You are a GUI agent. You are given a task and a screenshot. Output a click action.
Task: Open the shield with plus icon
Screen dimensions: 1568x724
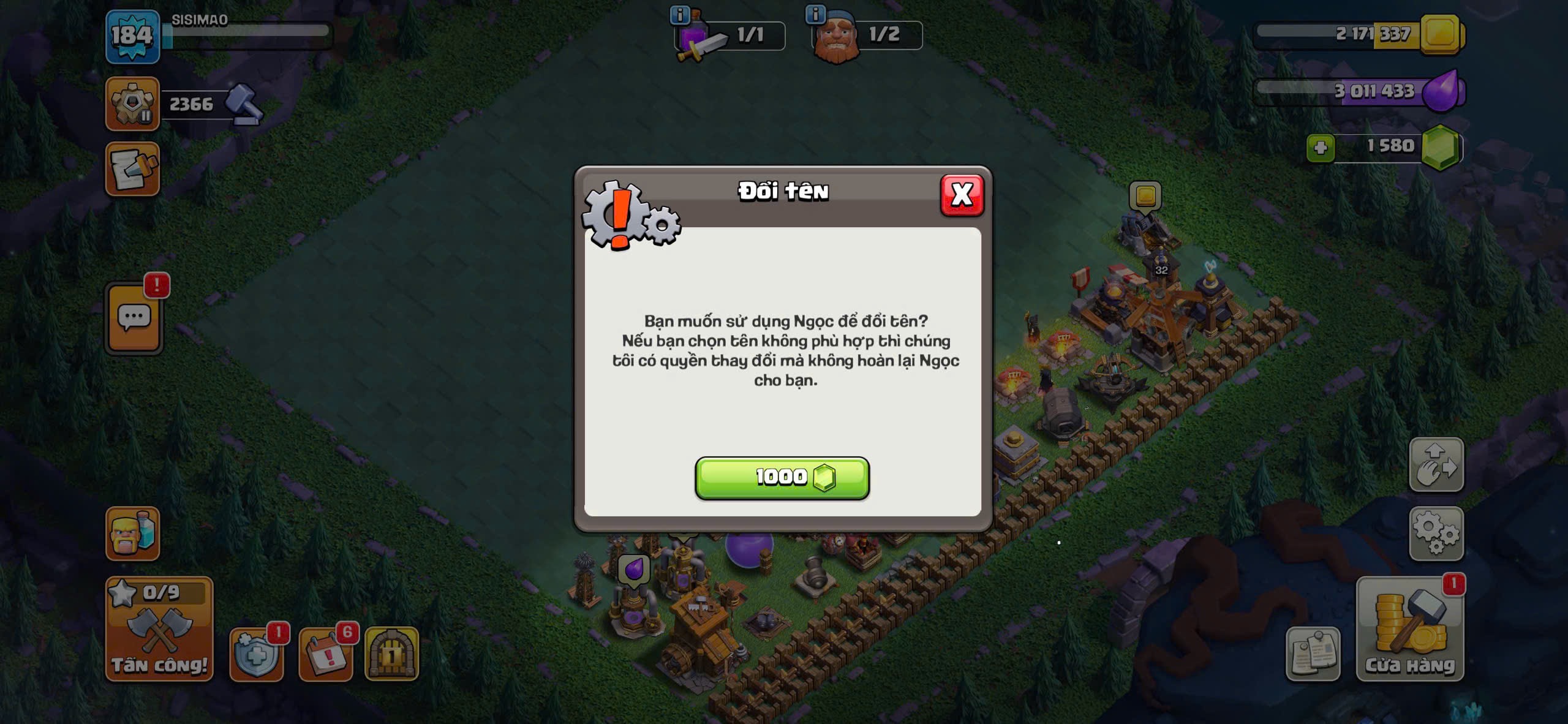coord(256,654)
